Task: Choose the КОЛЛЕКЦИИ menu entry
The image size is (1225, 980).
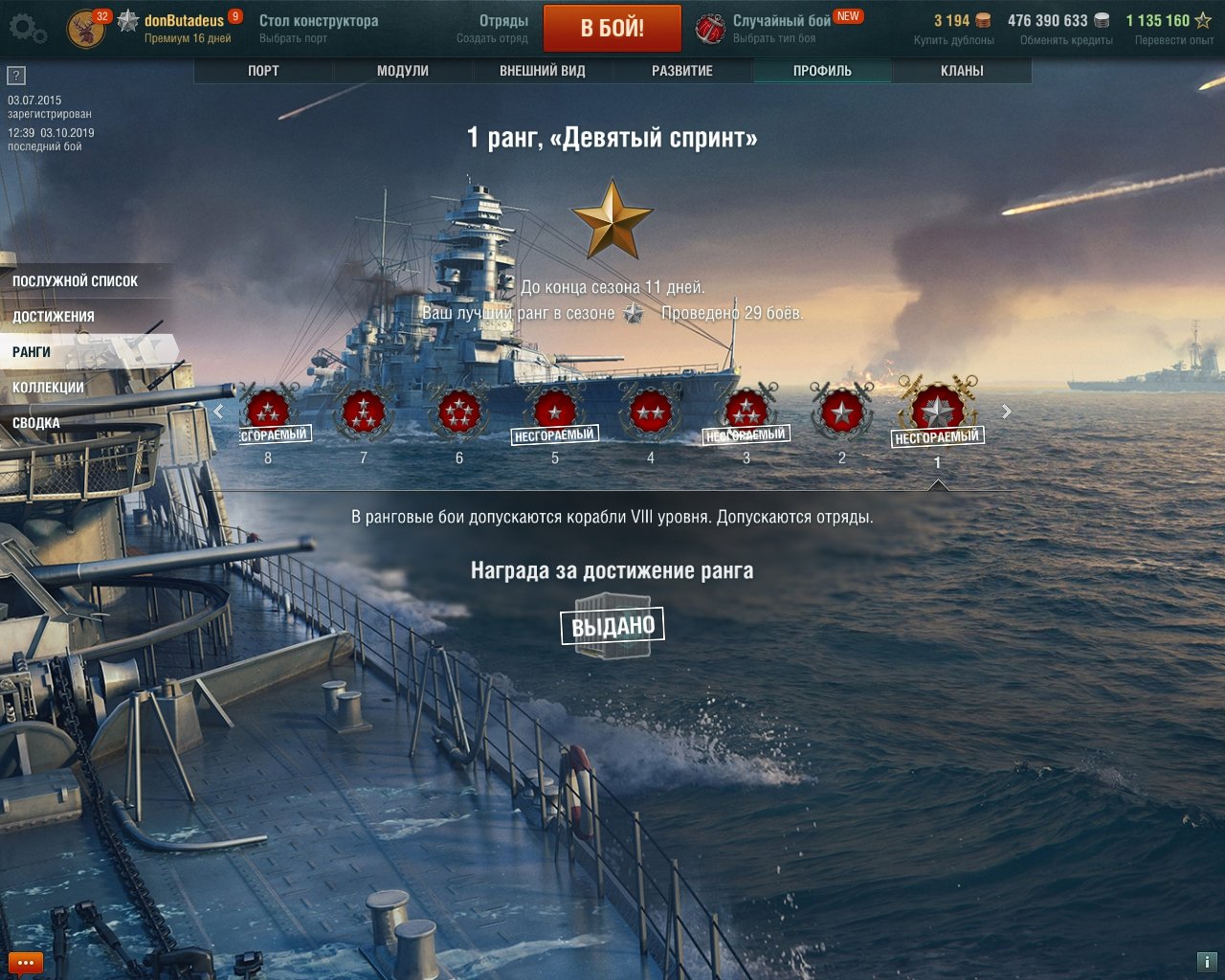Action: 49,388
